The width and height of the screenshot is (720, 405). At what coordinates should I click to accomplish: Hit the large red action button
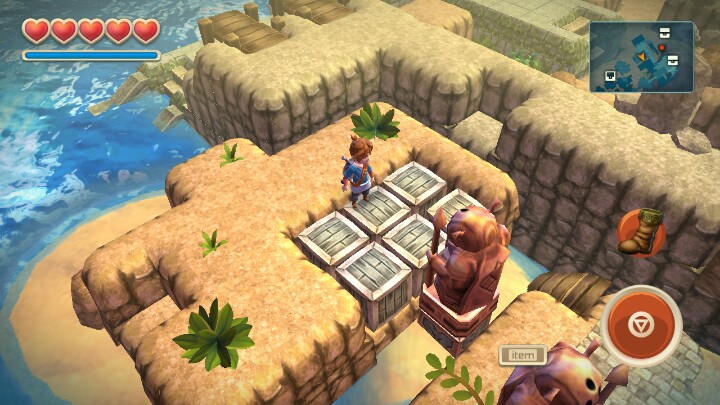[x=641, y=325]
